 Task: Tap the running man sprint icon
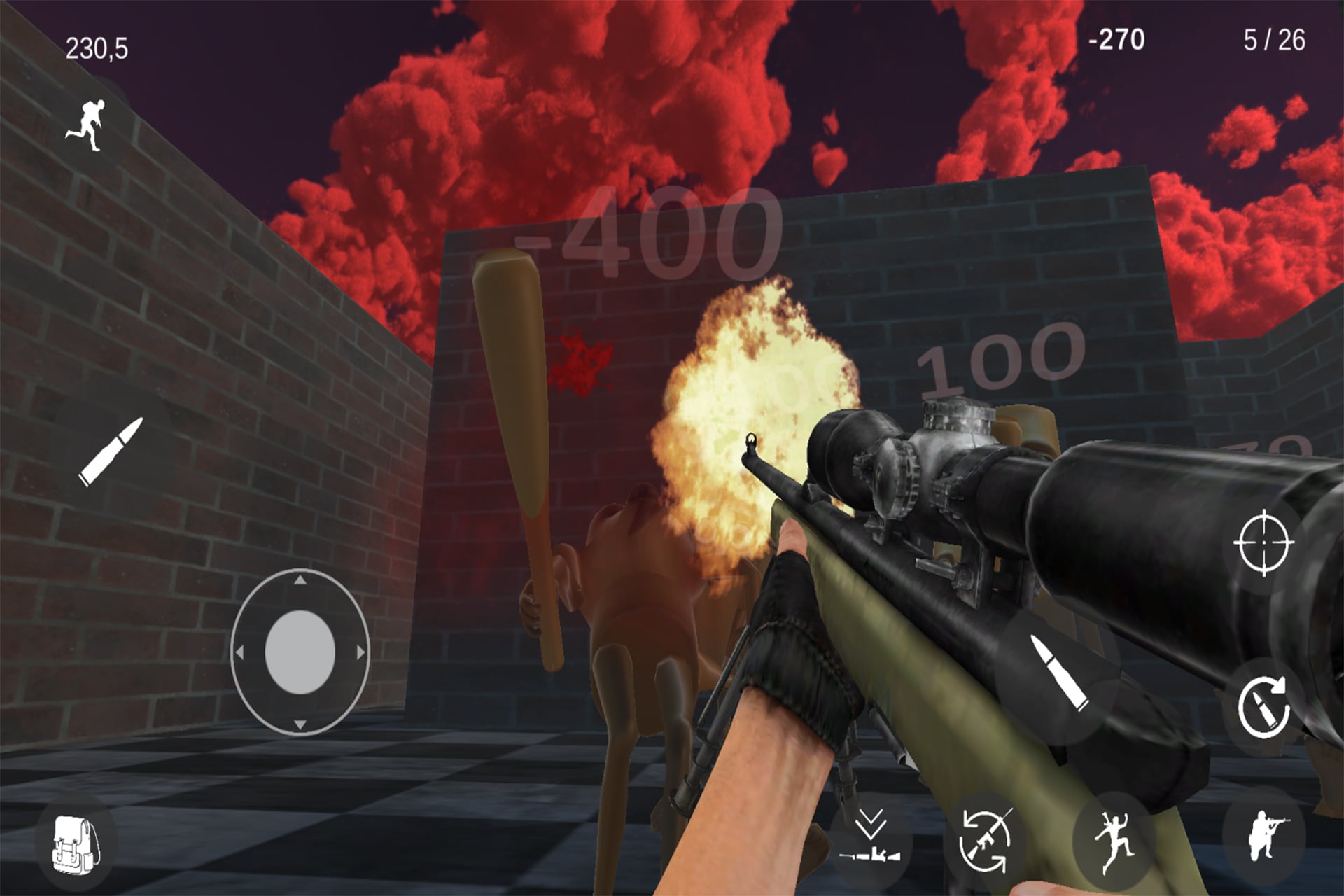[x=87, y=126]
